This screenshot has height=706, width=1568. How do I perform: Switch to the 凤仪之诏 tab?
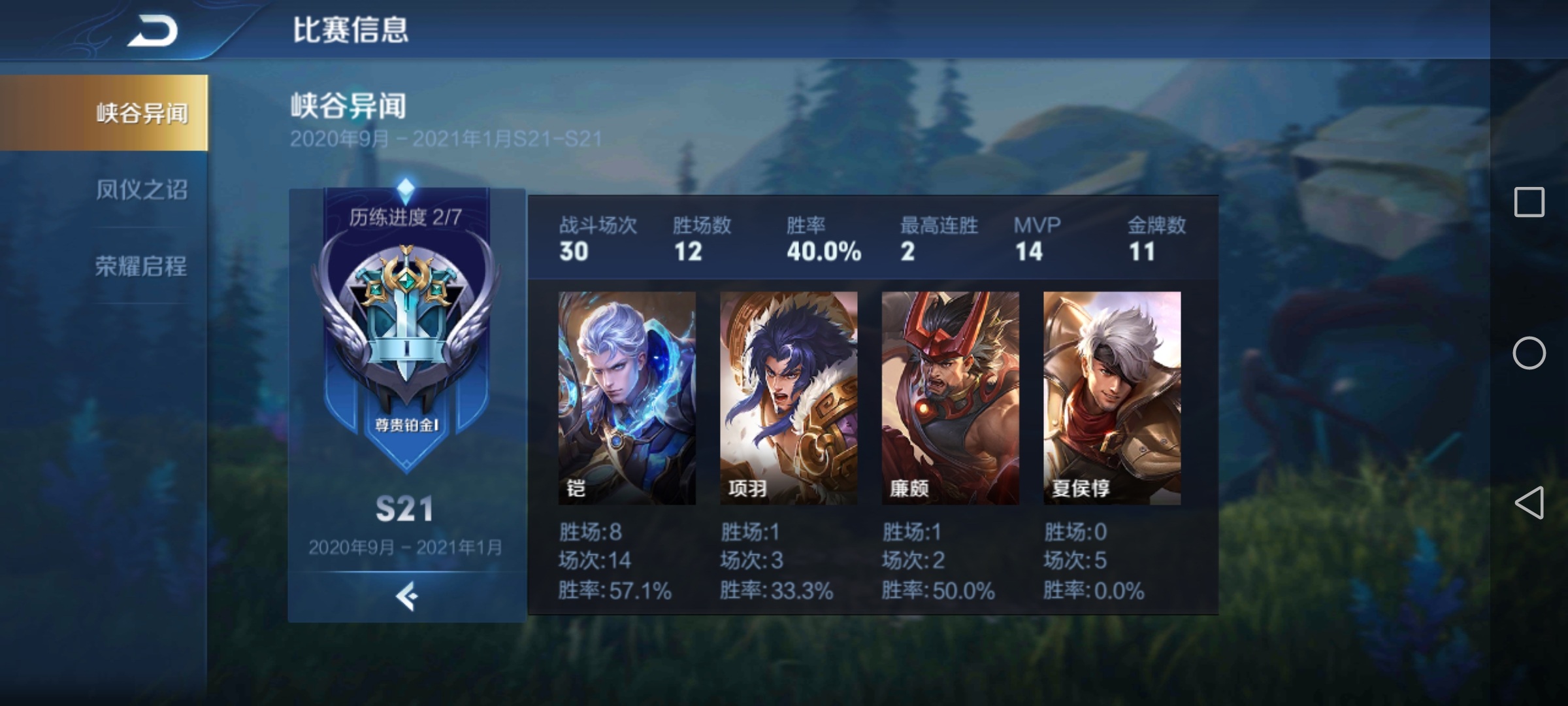pyautogui.click(x=141, y=190)
